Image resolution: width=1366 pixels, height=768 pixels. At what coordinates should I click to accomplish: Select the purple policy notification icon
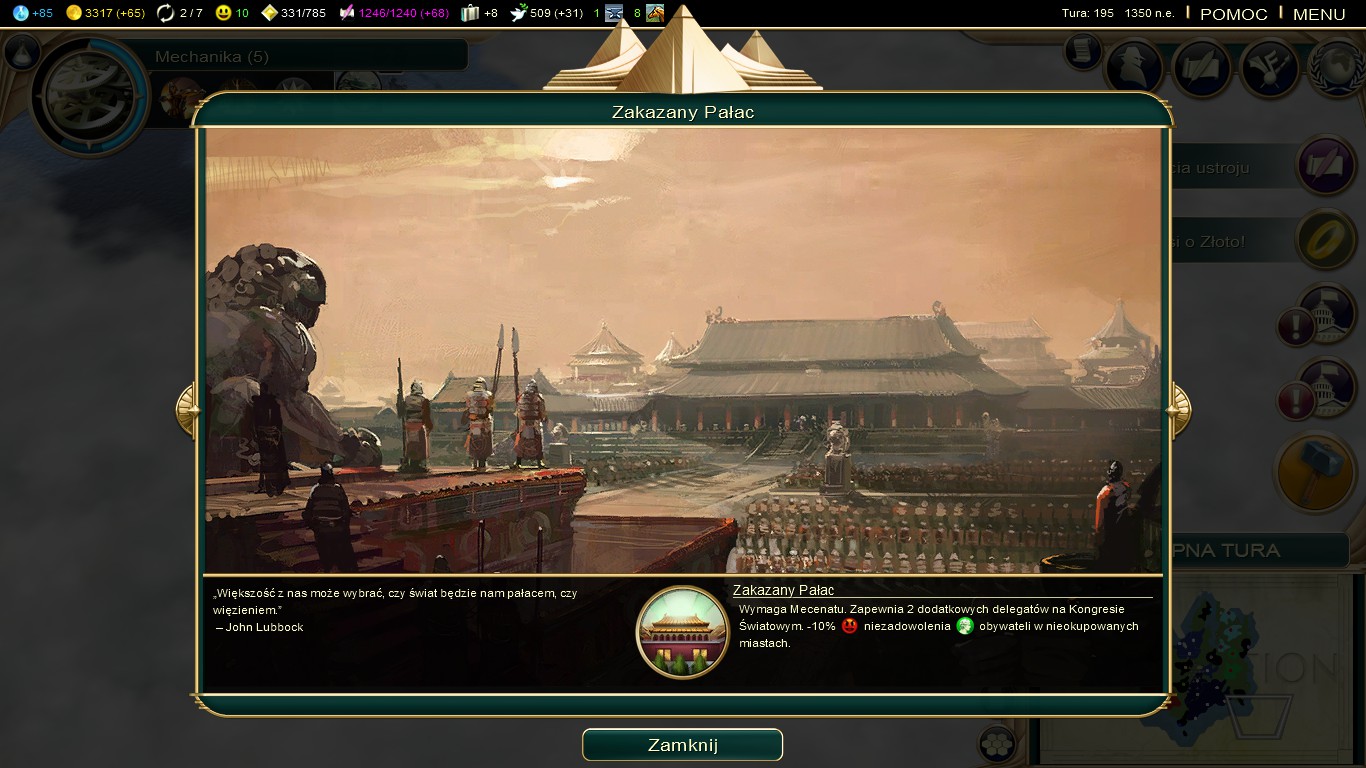pyautogui.click(x=1326, y=166)
